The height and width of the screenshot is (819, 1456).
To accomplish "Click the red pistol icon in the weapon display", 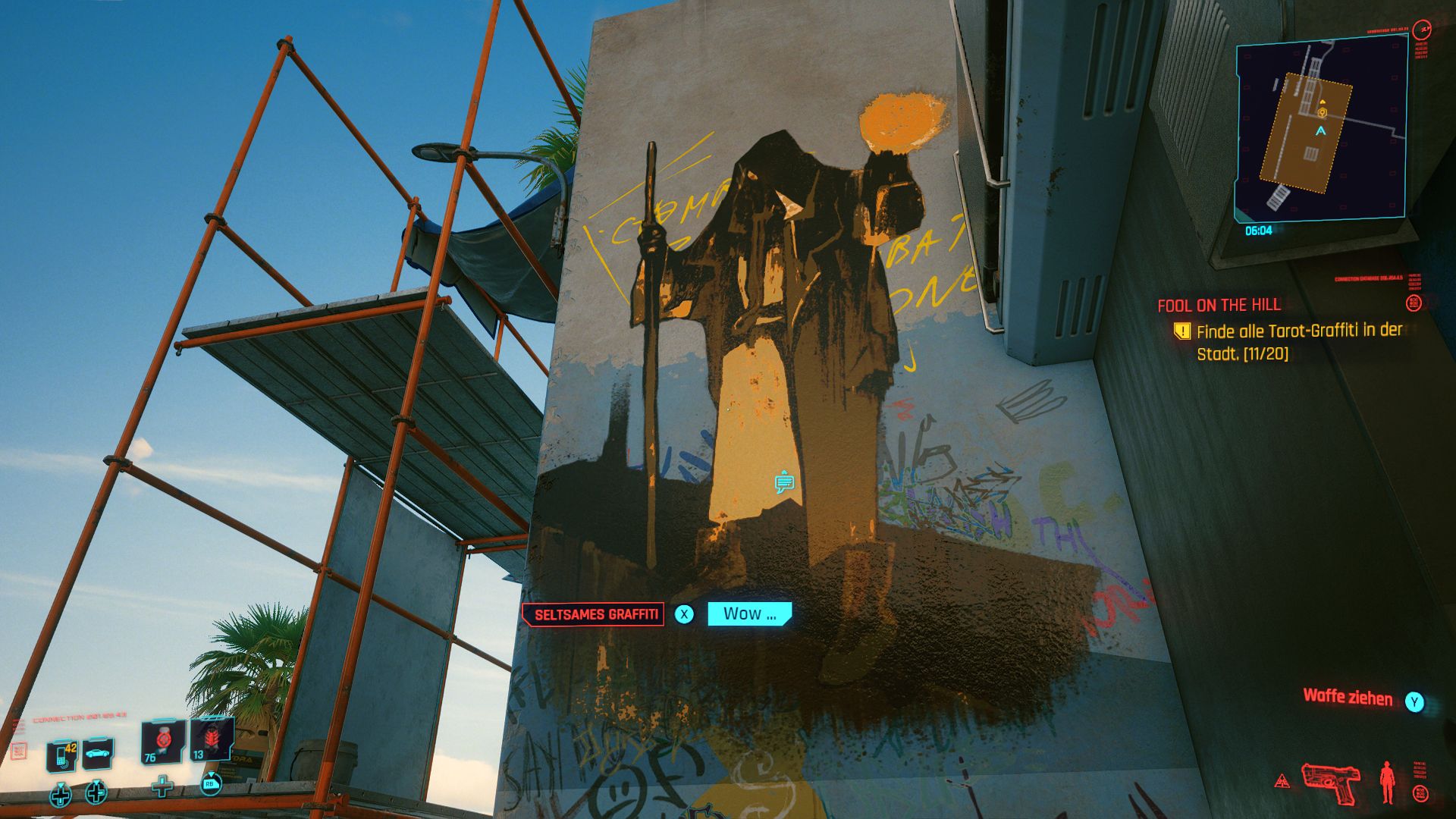I will pos(1331,781).
